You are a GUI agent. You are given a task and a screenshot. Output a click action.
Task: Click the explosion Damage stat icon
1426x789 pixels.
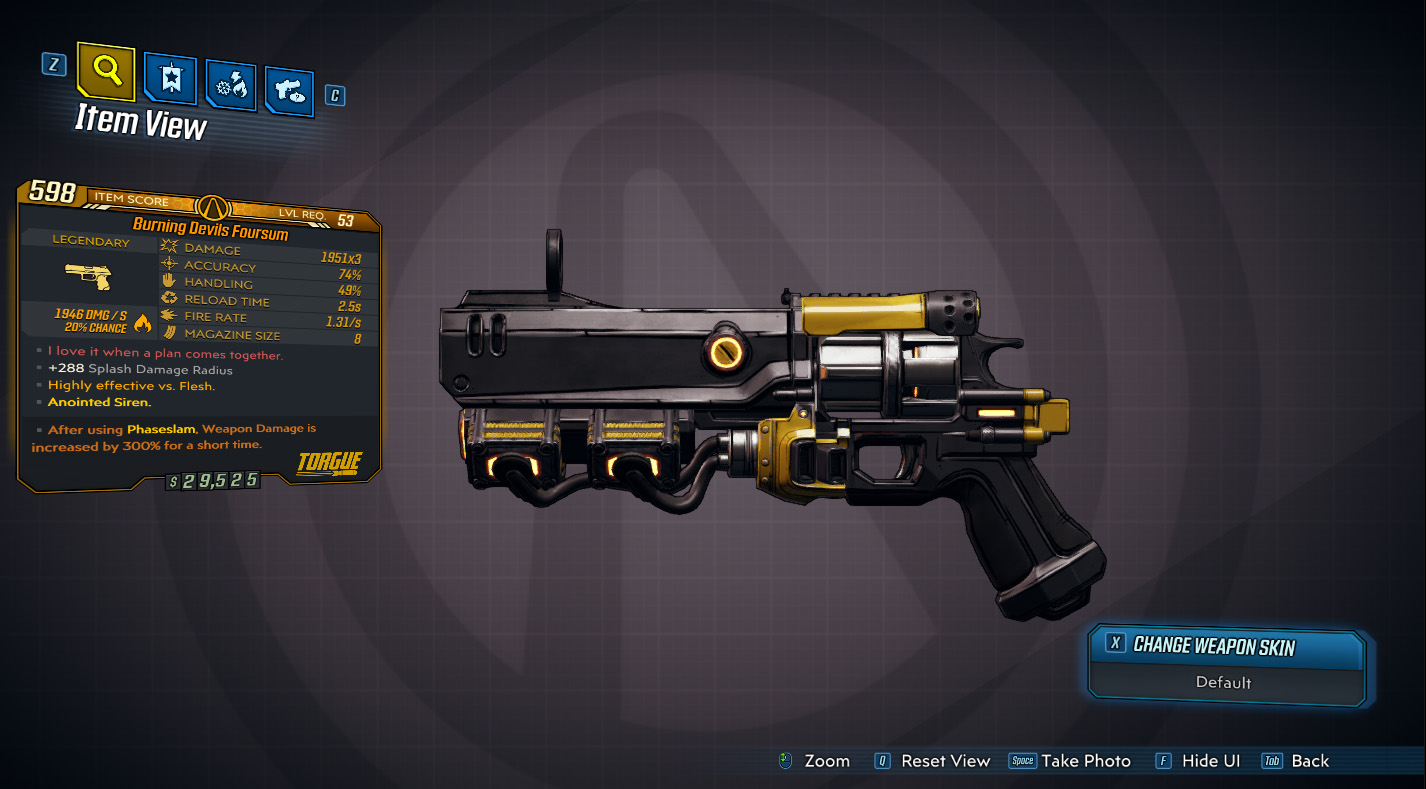click(170, 248)
